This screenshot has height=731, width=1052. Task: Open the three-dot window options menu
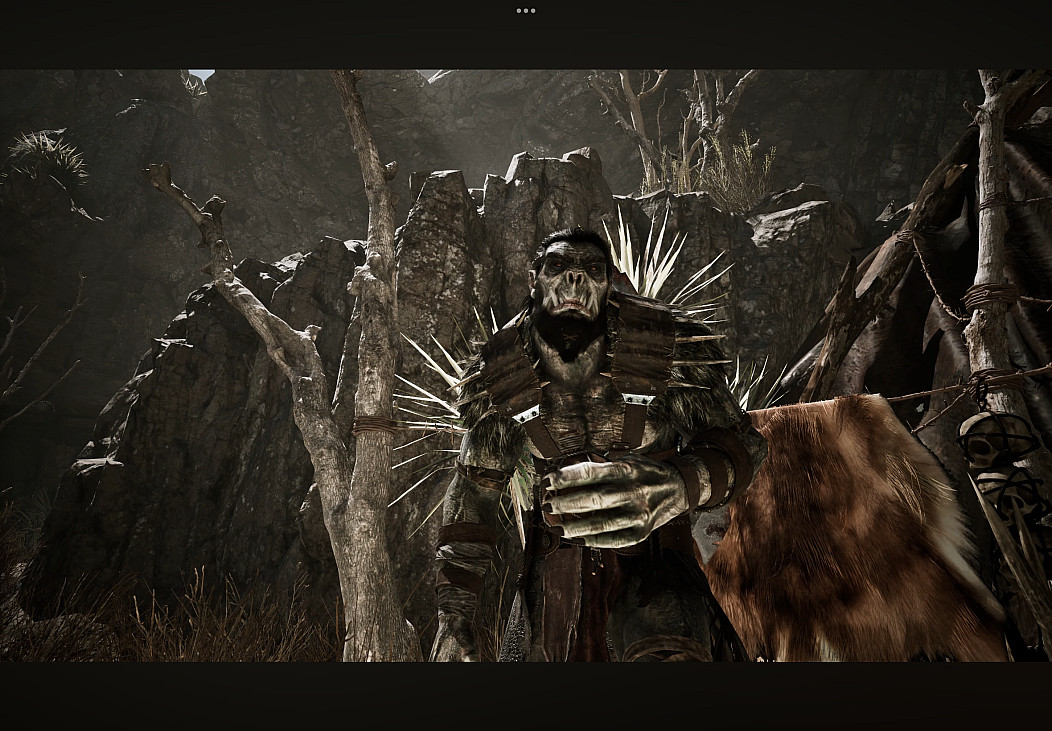pos(526,11)
